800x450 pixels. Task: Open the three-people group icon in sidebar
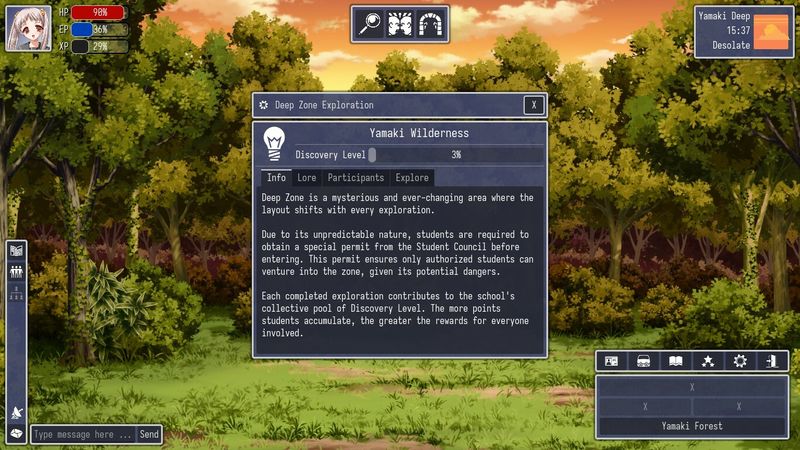click(x=16, y=271)
